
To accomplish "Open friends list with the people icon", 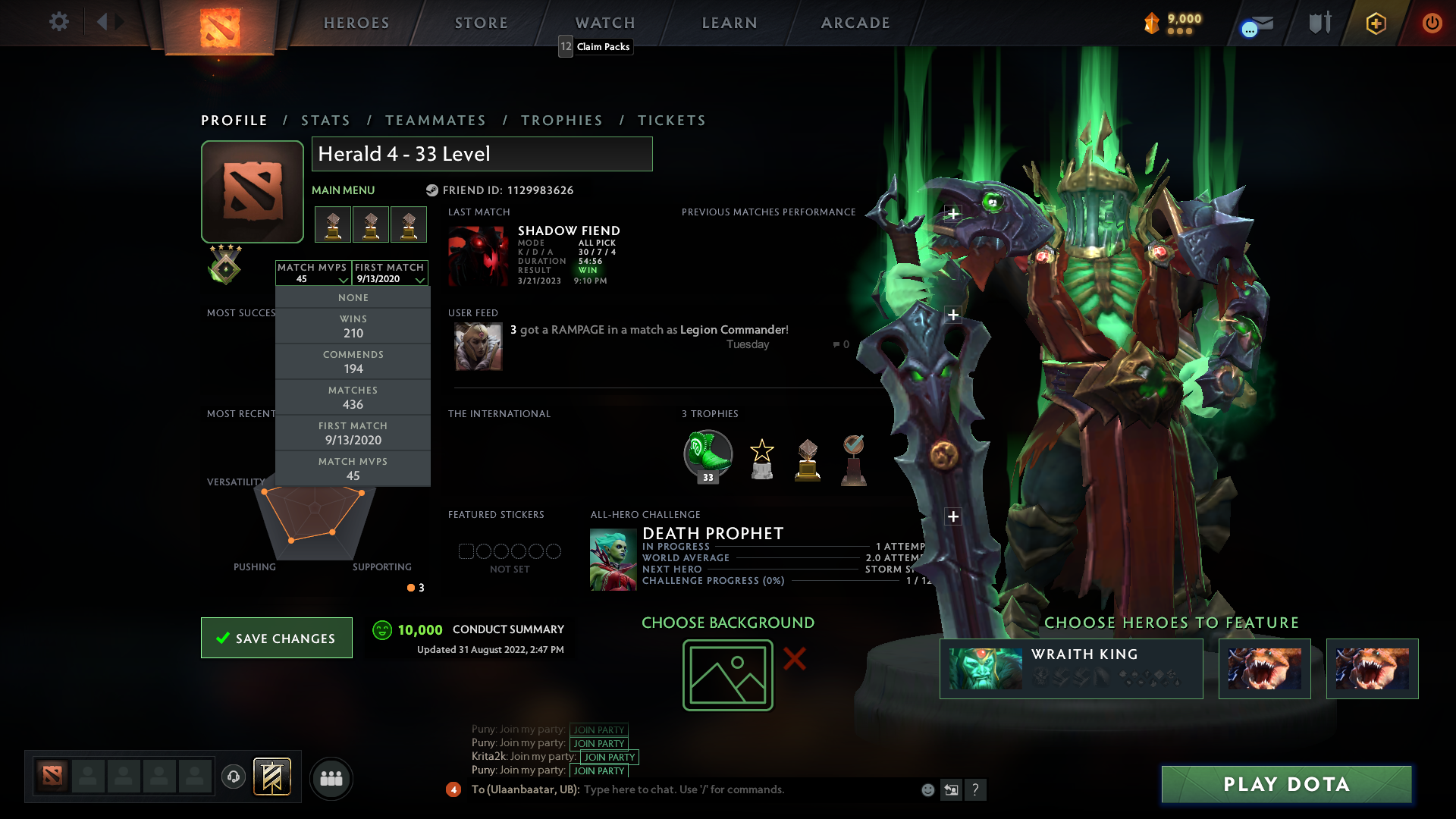I will 331,778.
